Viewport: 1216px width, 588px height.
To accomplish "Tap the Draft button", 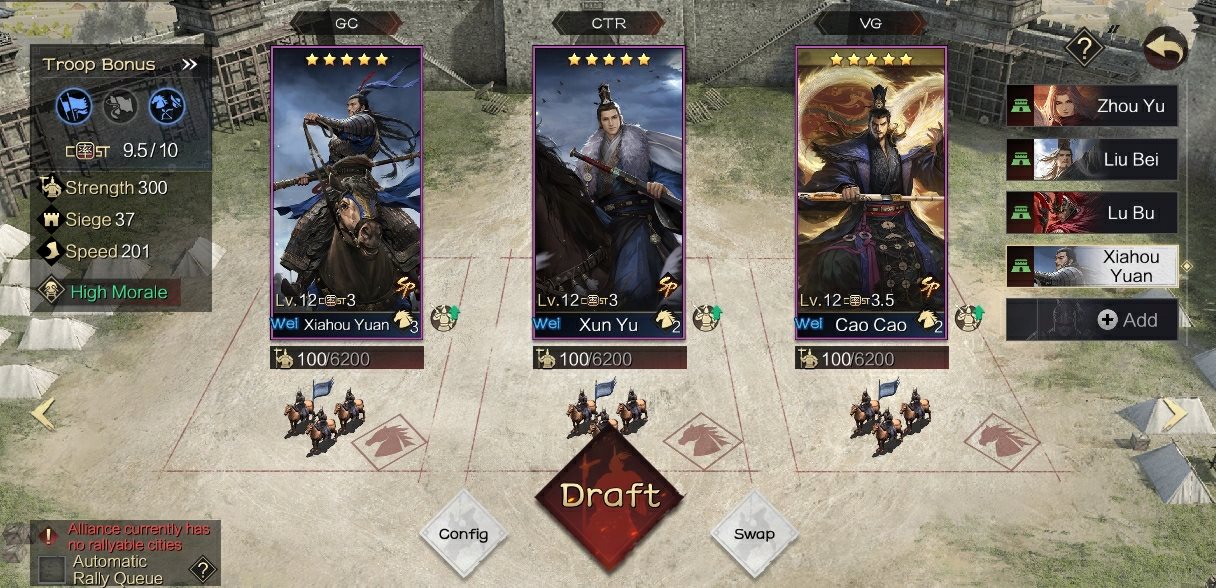I will 609,495.
